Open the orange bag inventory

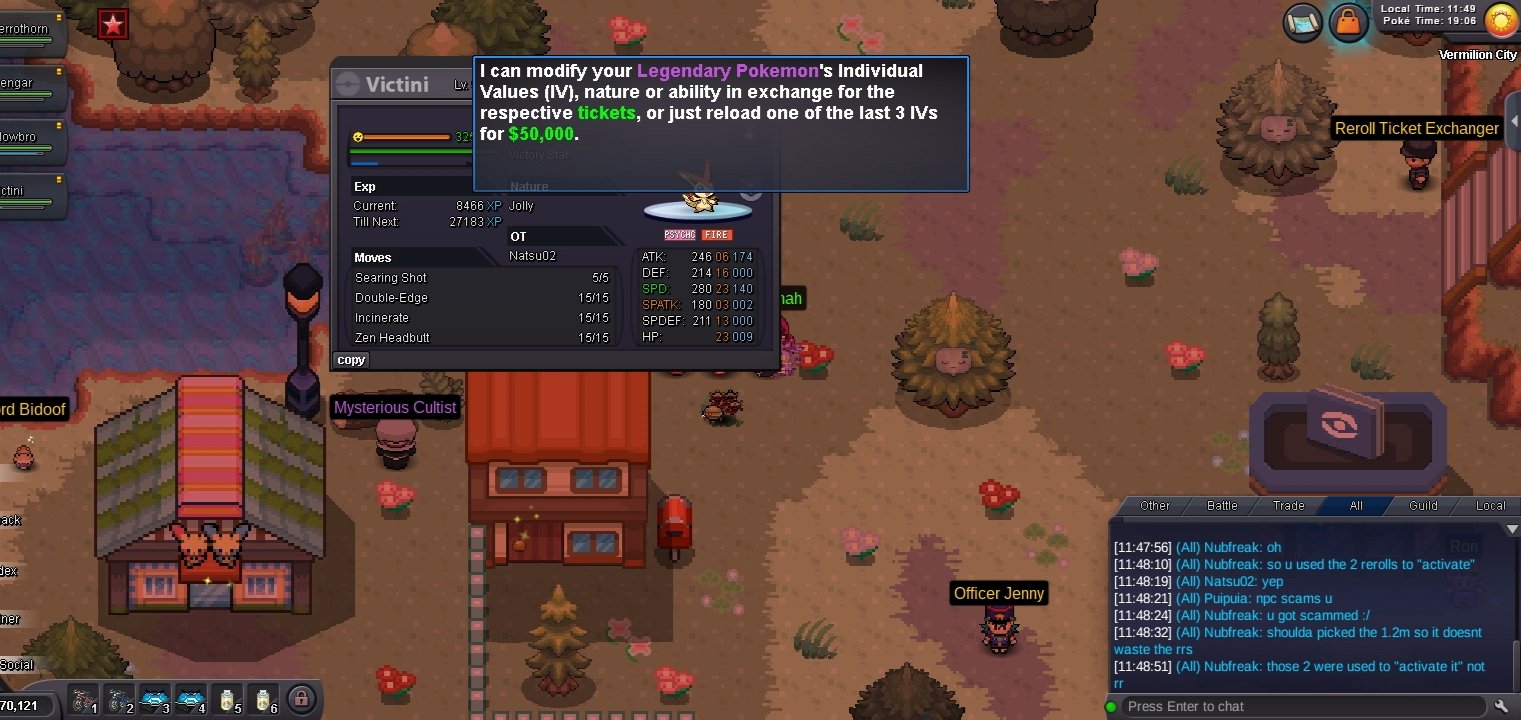click(x=1349, y=21)
